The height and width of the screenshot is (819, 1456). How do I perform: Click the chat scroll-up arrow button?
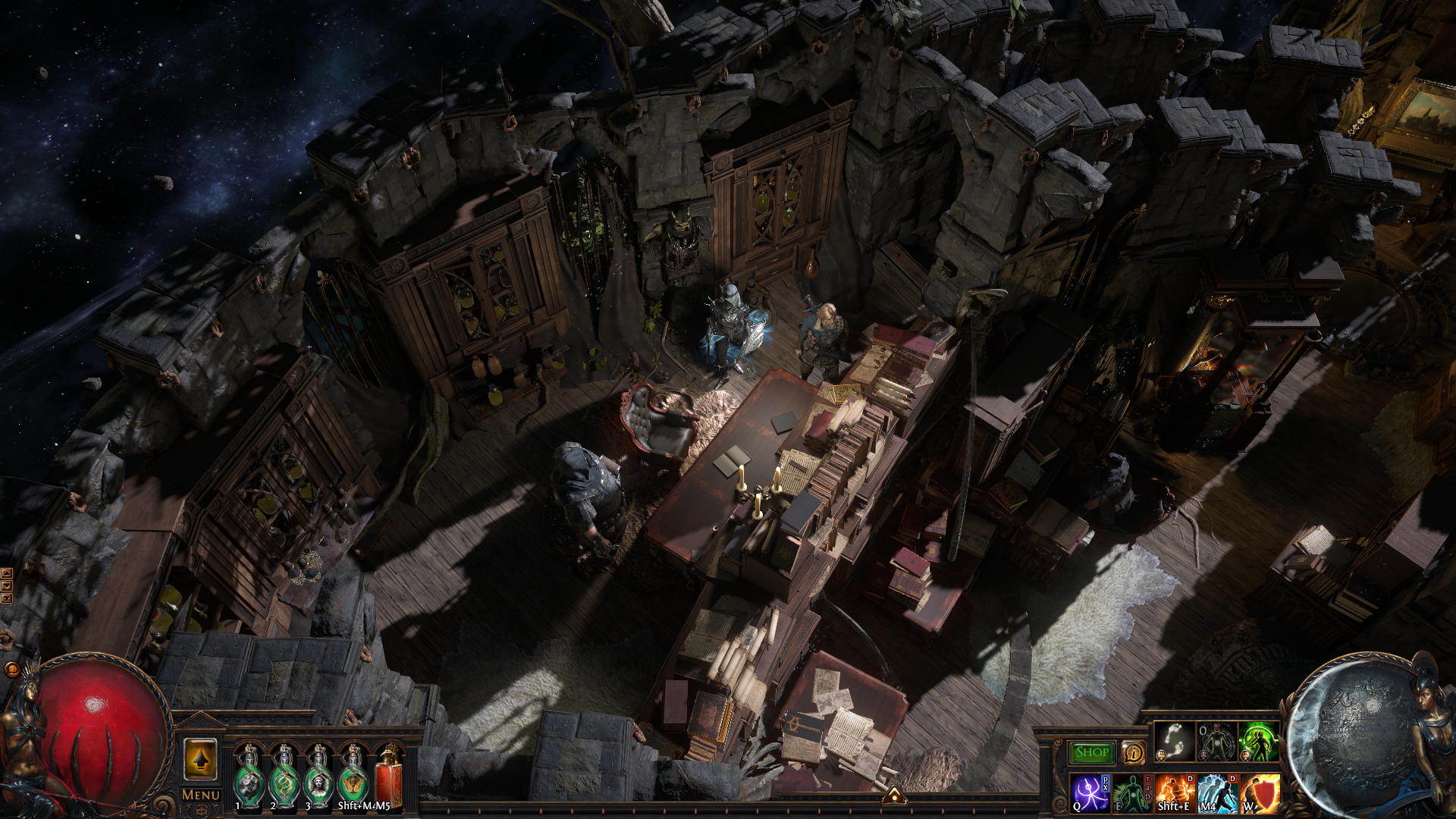point(7,573)
